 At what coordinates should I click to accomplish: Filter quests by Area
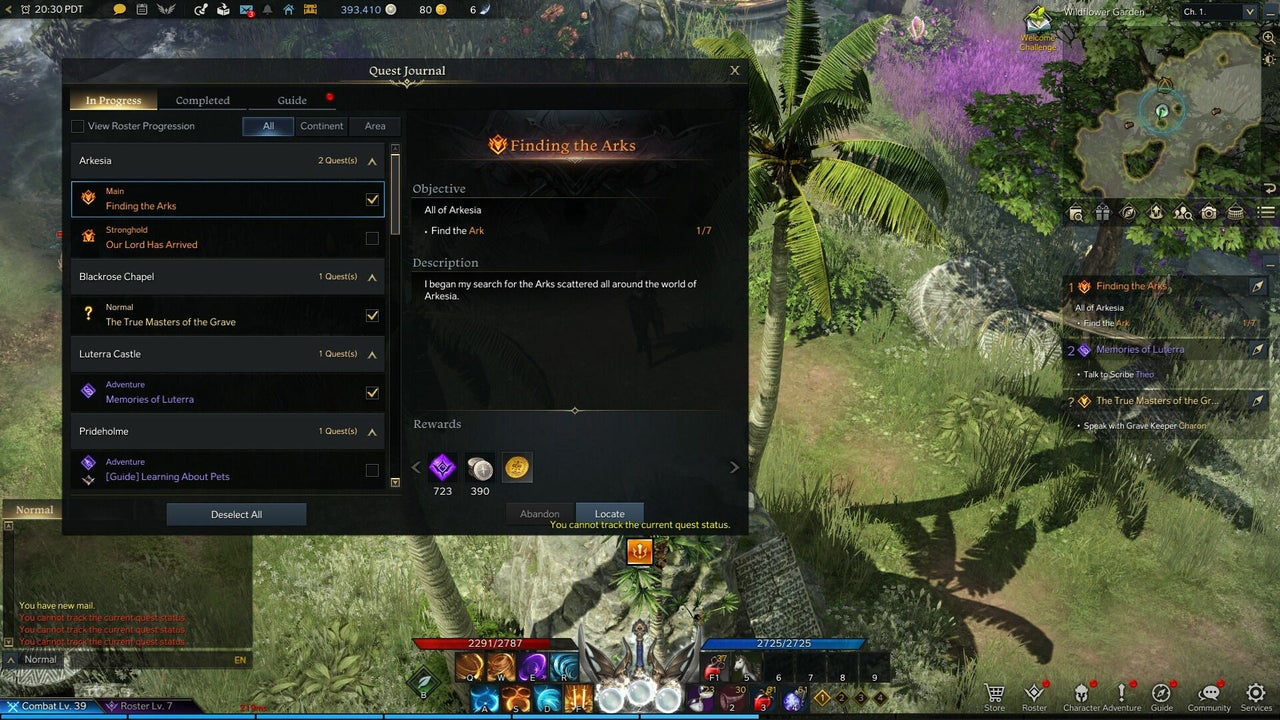pyautogui.click(x=375, y=126)
